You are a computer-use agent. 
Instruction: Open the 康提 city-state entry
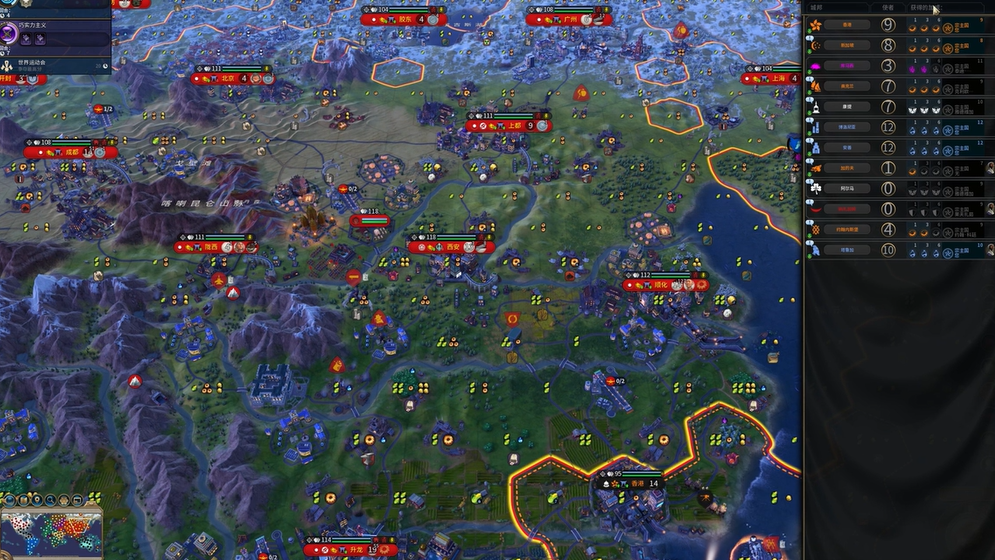(847, 106)
